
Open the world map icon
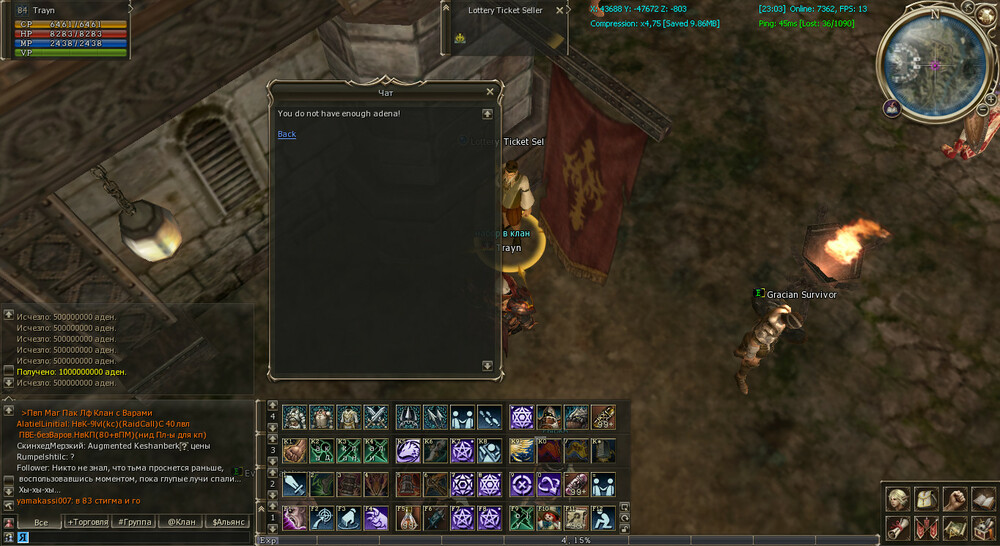955,527
